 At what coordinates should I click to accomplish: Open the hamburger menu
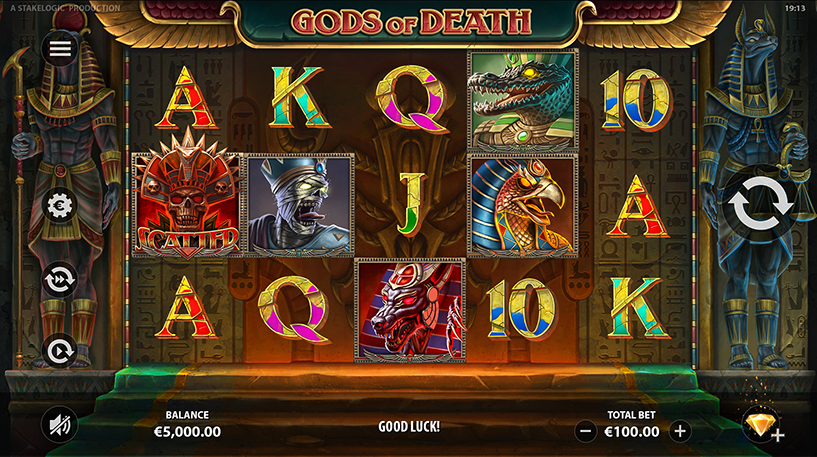click(x=61, y=48)
